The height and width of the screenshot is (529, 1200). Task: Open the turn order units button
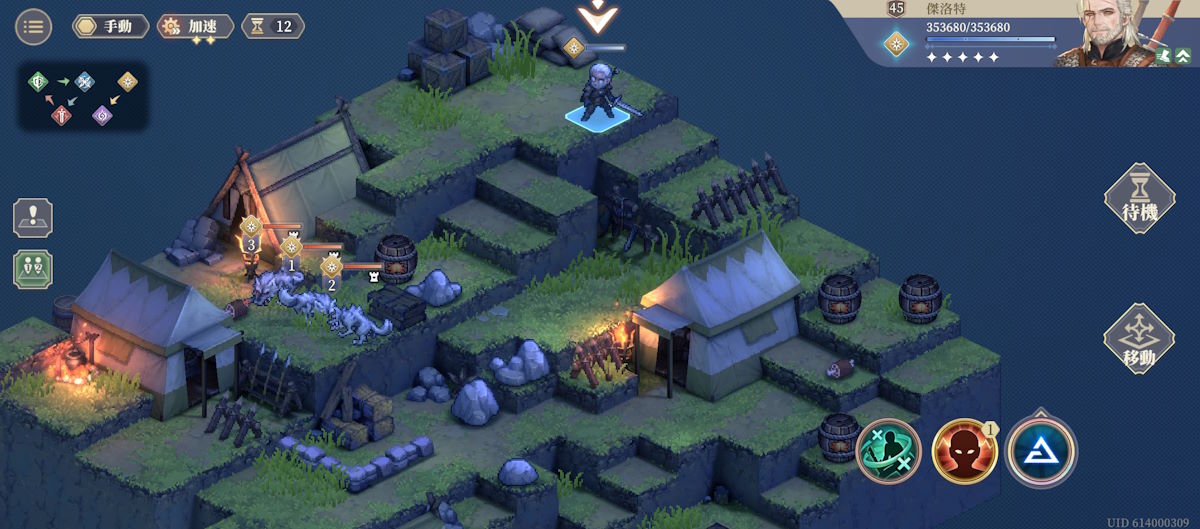coord(33,269)
